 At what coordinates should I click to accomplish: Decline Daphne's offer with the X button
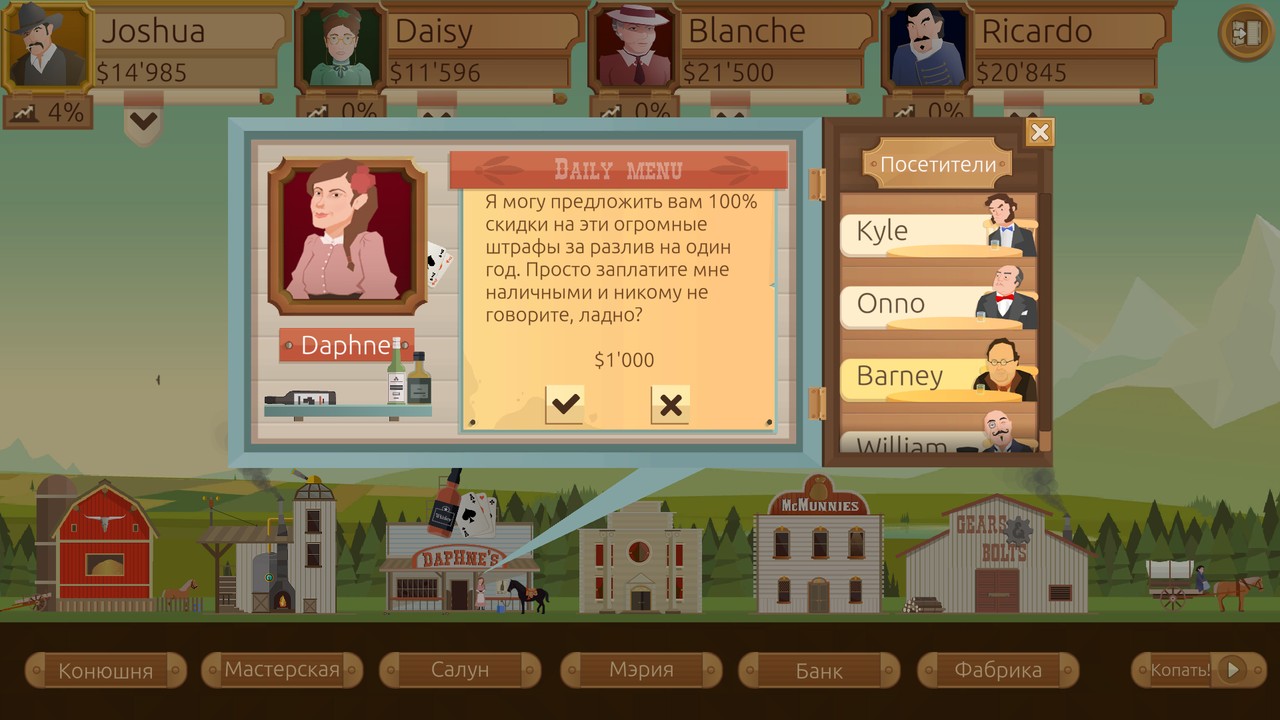[670, 404]
